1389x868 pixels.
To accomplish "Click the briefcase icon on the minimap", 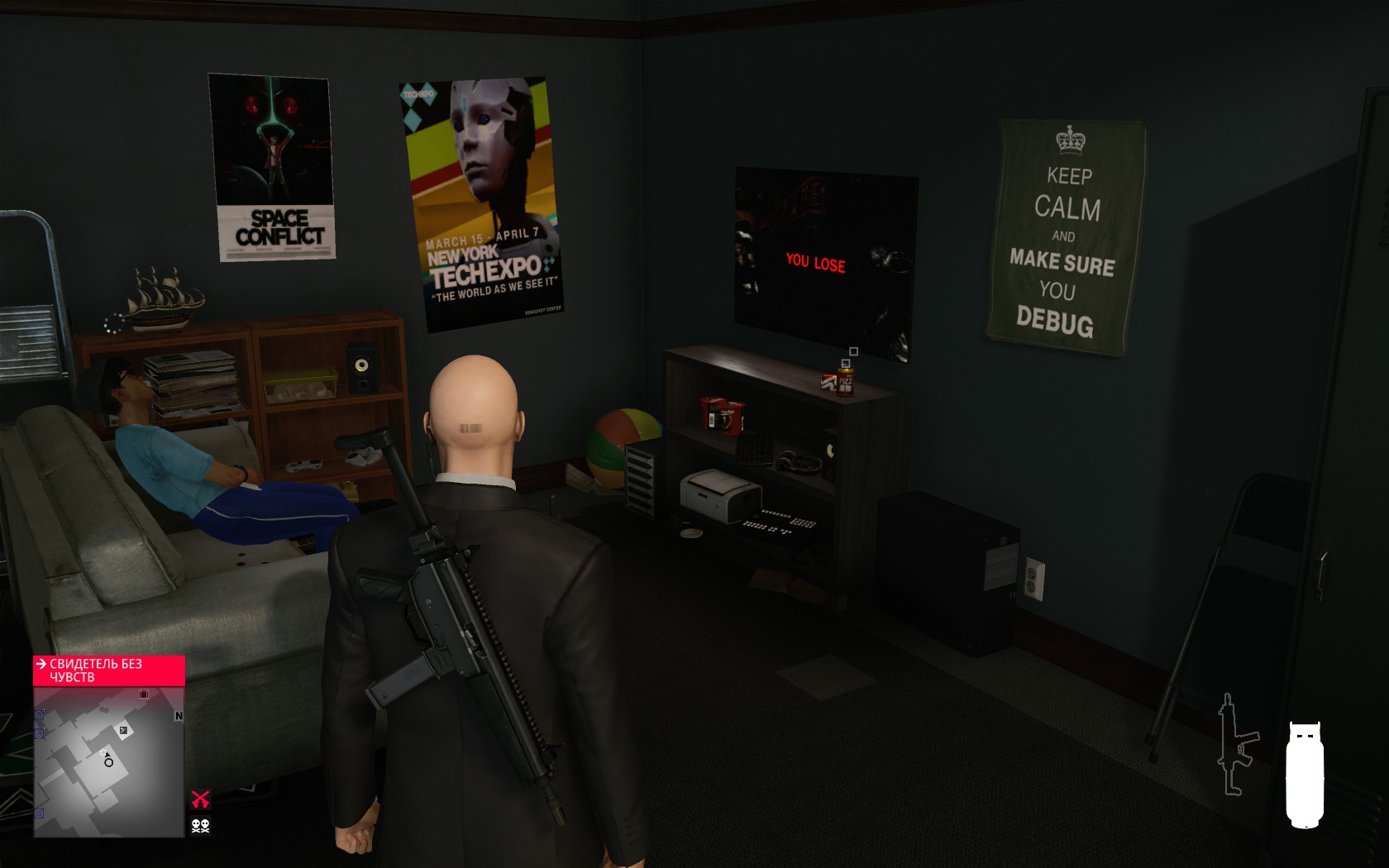I will click(144, 694).
